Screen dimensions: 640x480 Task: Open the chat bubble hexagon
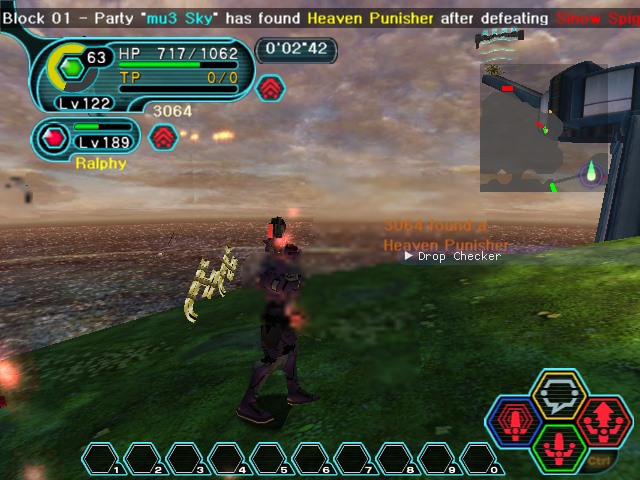[559, 395]
